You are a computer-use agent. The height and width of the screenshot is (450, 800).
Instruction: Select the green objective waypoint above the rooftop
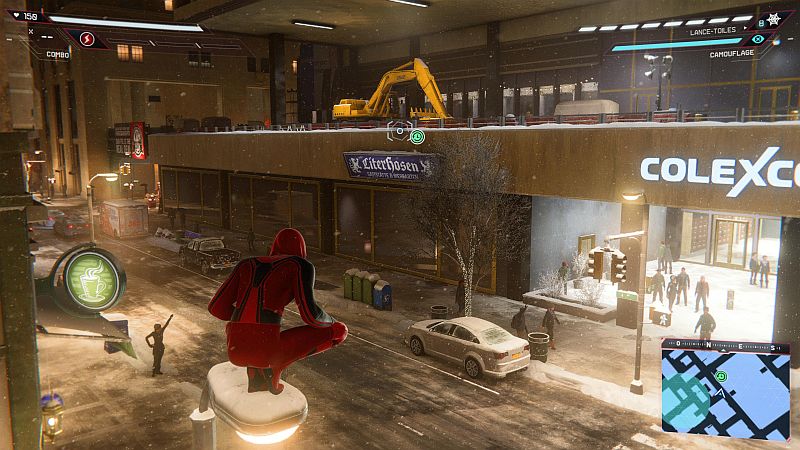[x=417, y=136]
